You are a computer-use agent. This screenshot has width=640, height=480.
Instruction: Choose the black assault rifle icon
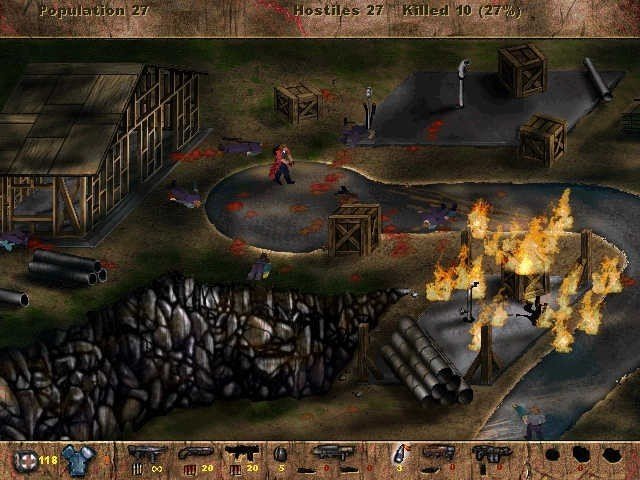pyautogui.click(x=241, y=453)
